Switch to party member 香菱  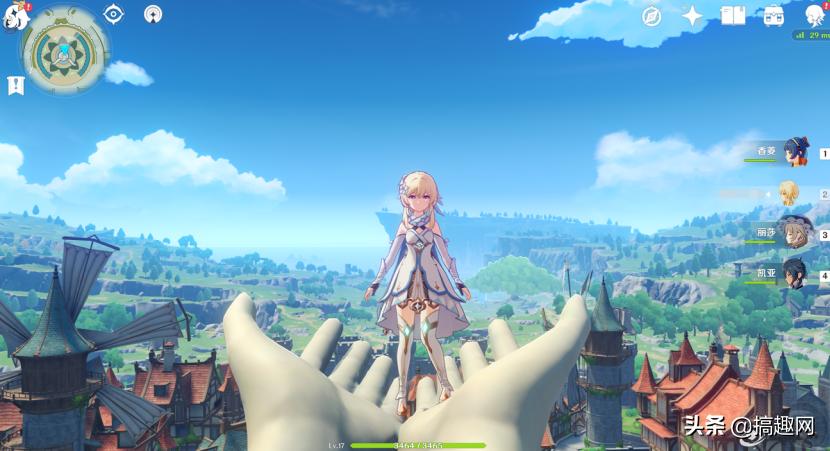[795, 152]
